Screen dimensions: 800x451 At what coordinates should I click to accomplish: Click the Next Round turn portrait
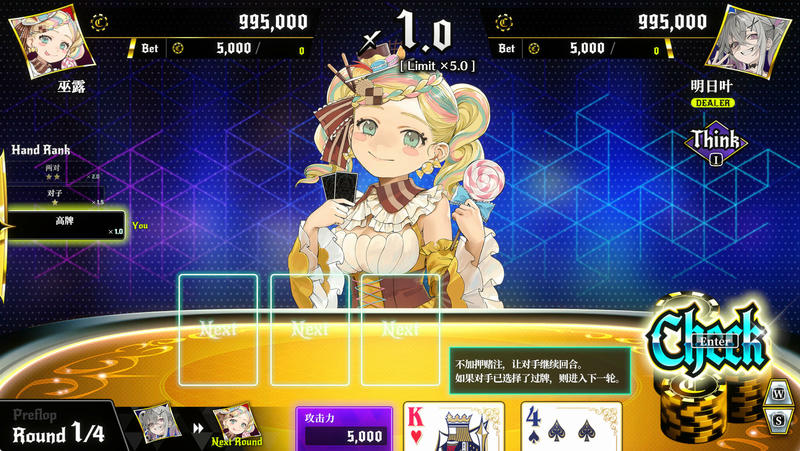tap(235, 424)
